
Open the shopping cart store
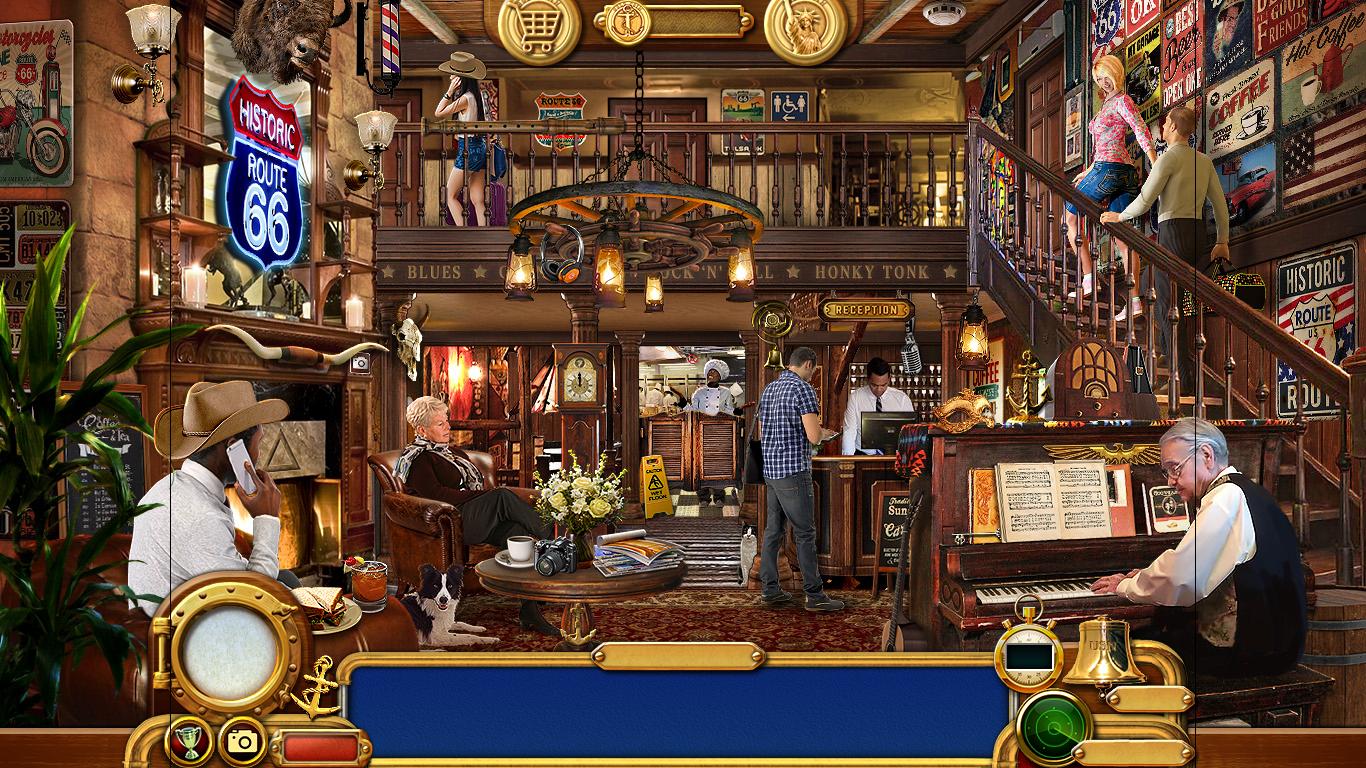539,27
